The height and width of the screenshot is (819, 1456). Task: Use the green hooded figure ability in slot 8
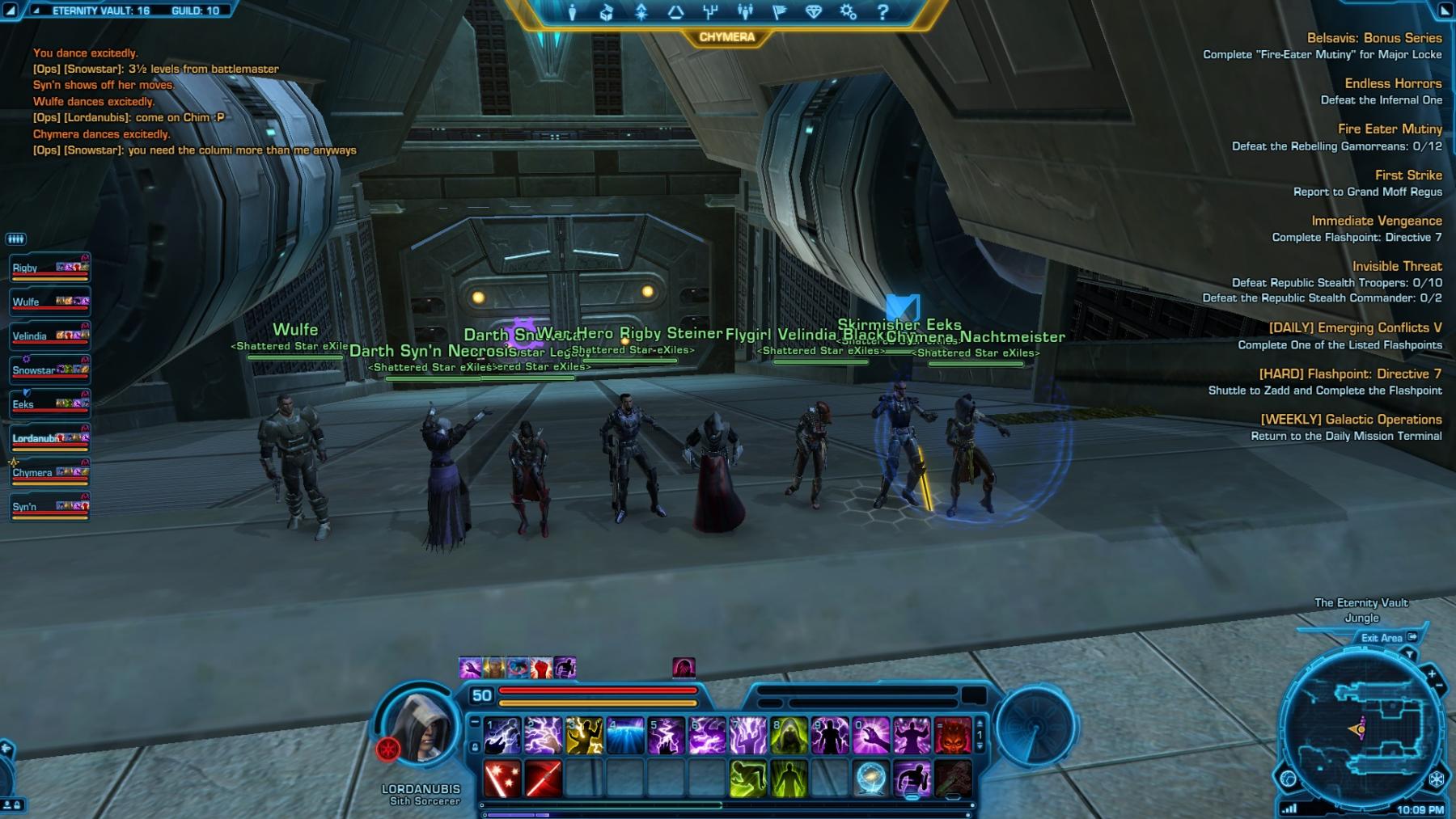(789, 737)
